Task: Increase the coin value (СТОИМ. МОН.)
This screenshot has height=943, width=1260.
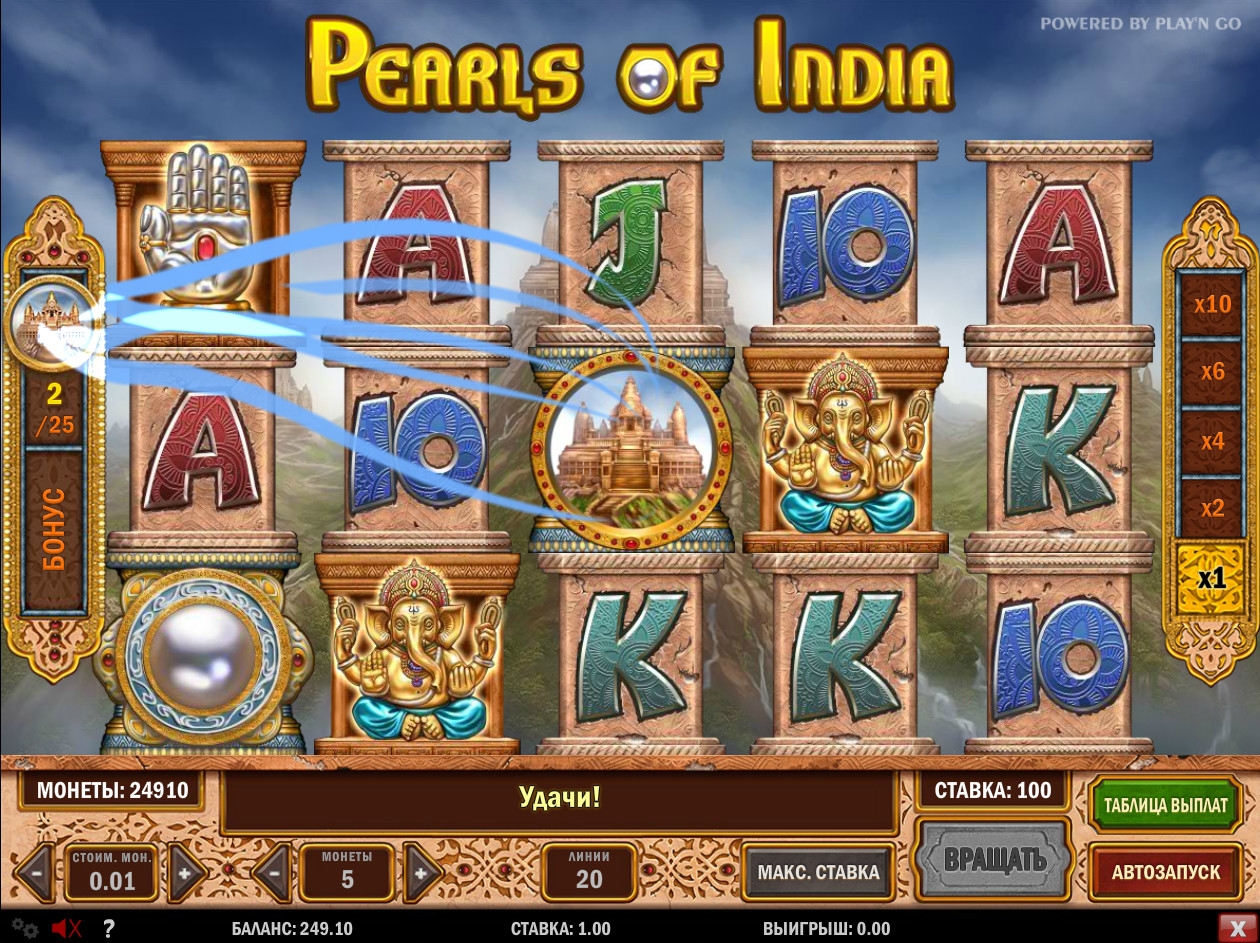Action: [185, 873]
